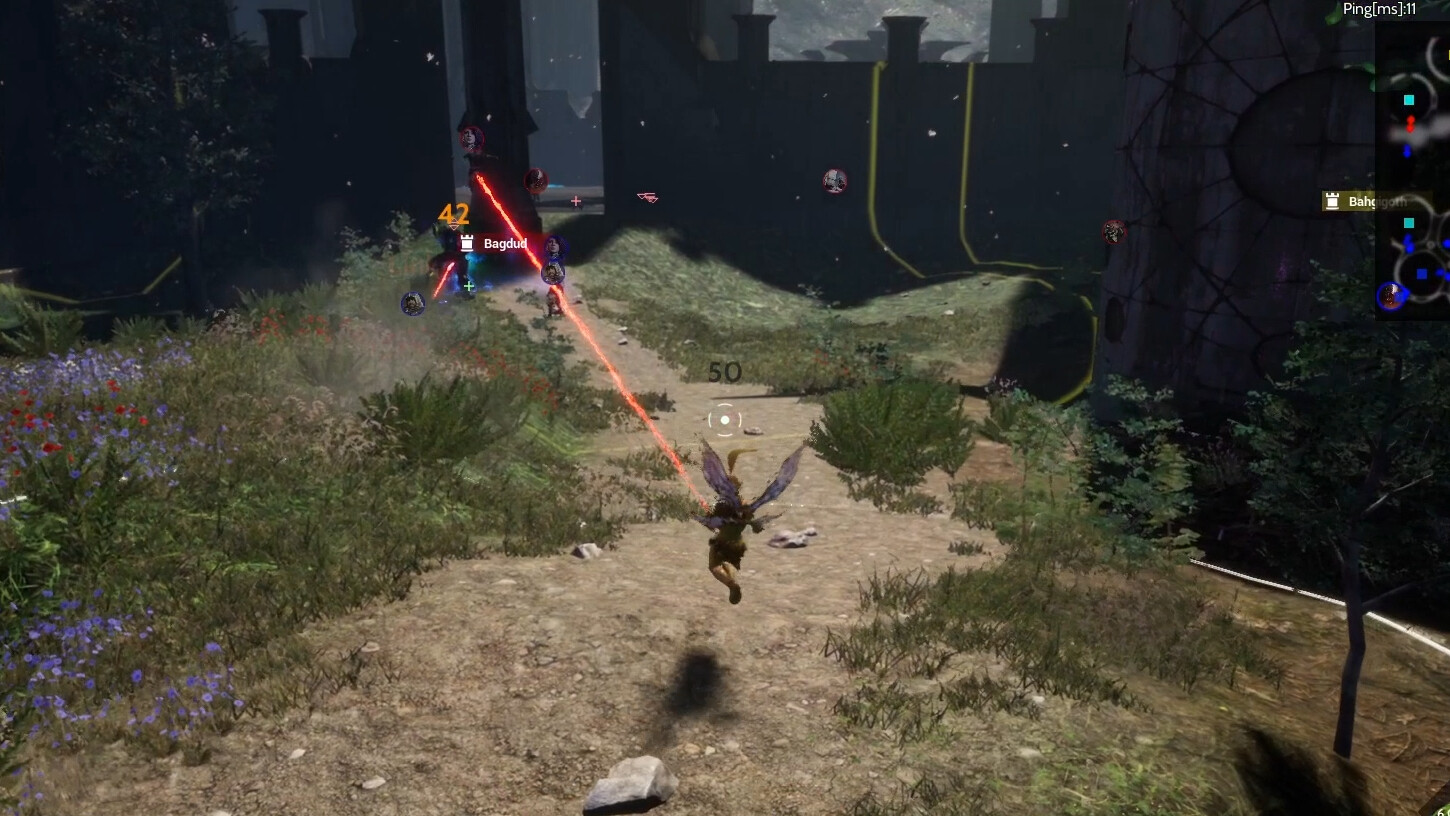Select the cyan square marker on the minimap
1450x816 pixels.
[x=1408, y=100]
